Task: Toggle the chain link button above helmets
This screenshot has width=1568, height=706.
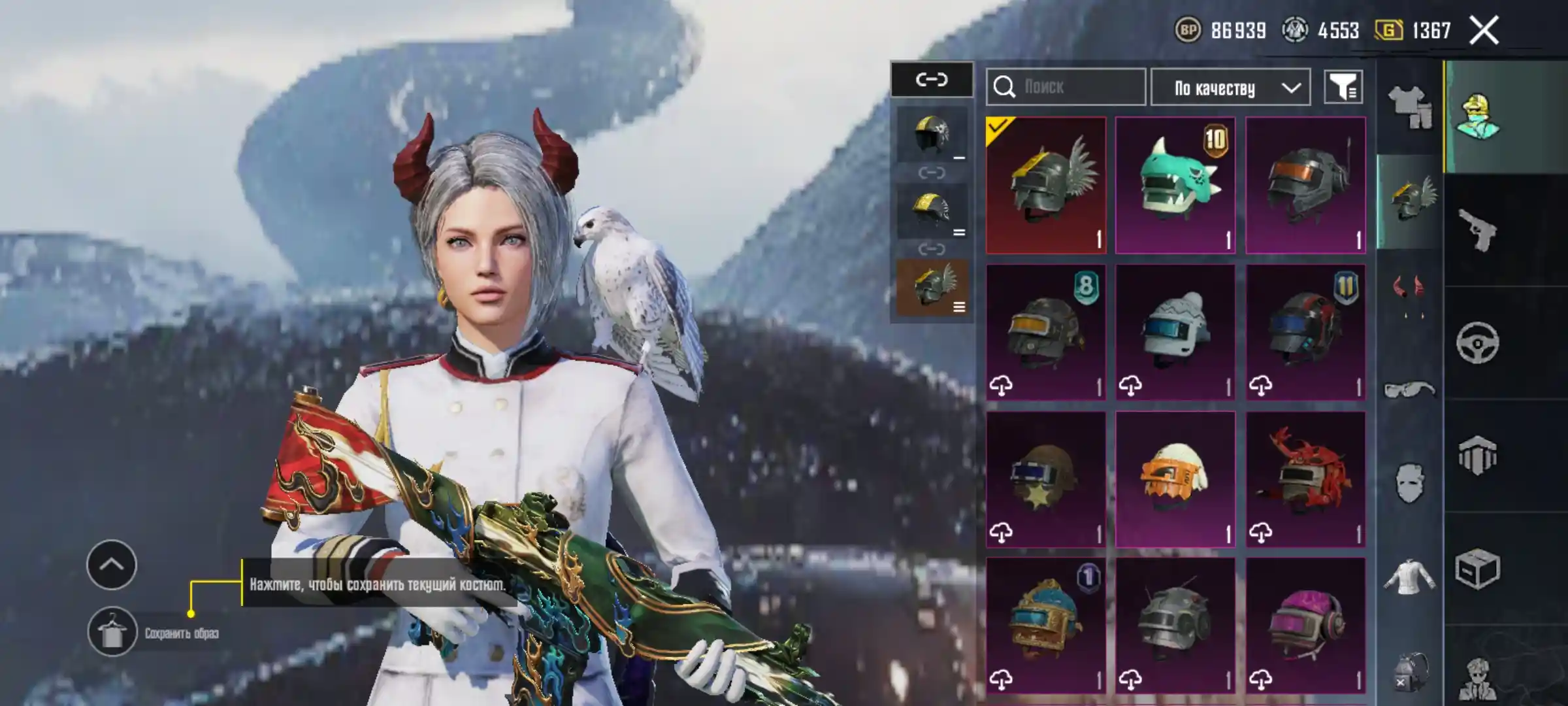Action: [932, 80]
